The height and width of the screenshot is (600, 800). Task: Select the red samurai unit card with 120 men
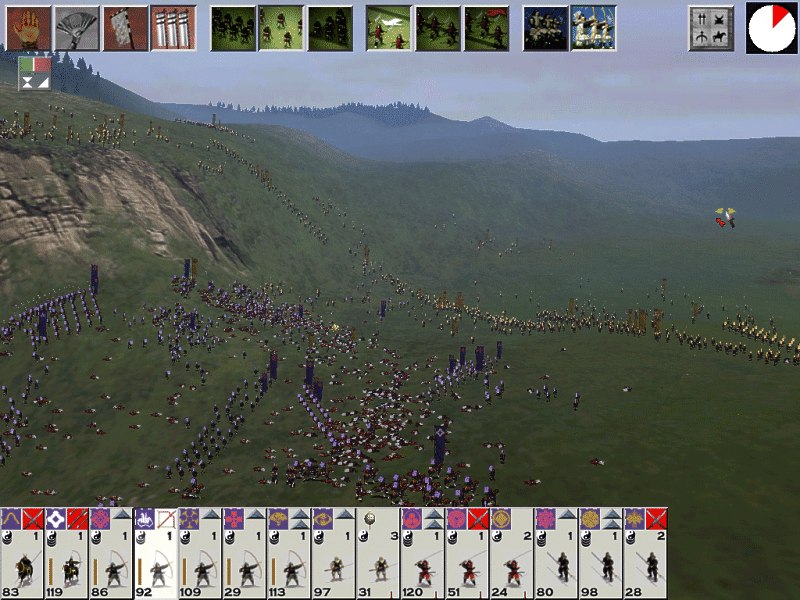point(422,553)
